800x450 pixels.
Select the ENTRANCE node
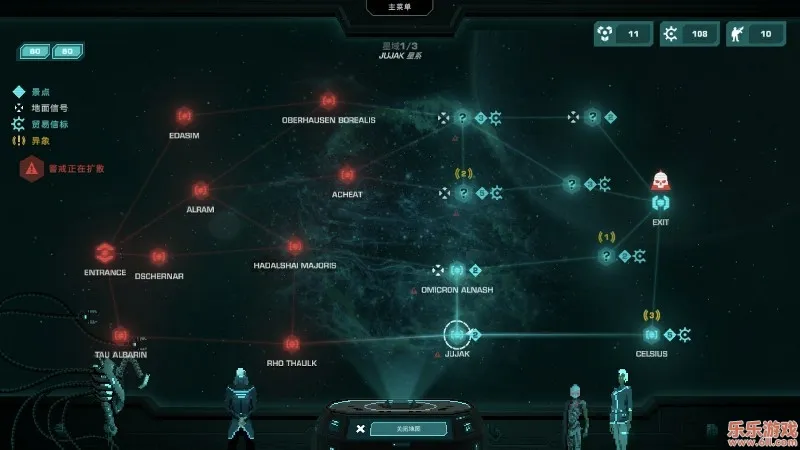pos(105,252)
